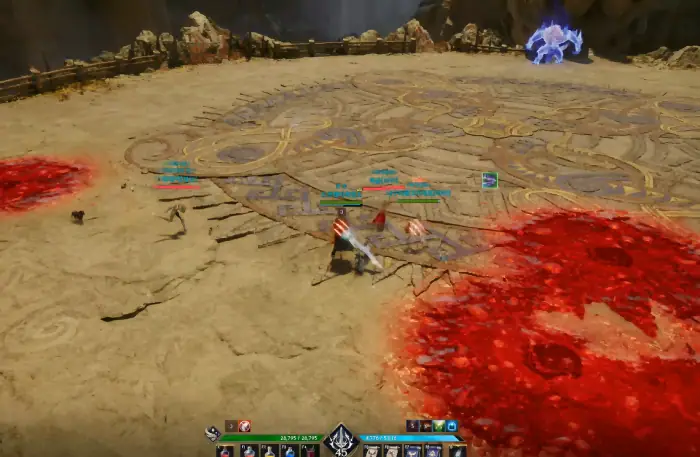
Task: Click the bright blue buff icon
Action: coord(452,426)
